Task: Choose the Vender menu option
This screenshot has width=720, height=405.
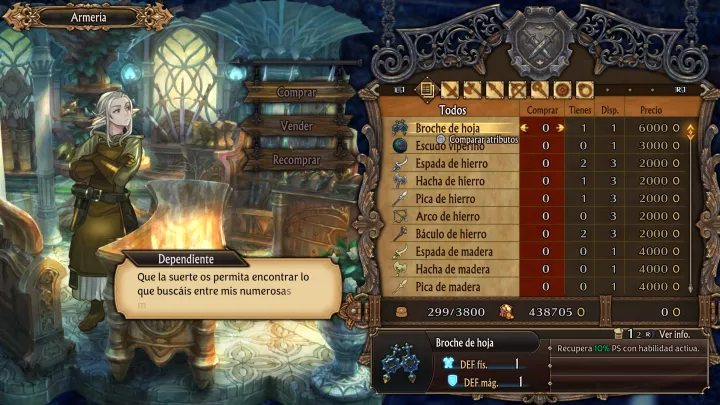Action: [x=297, y=126]
